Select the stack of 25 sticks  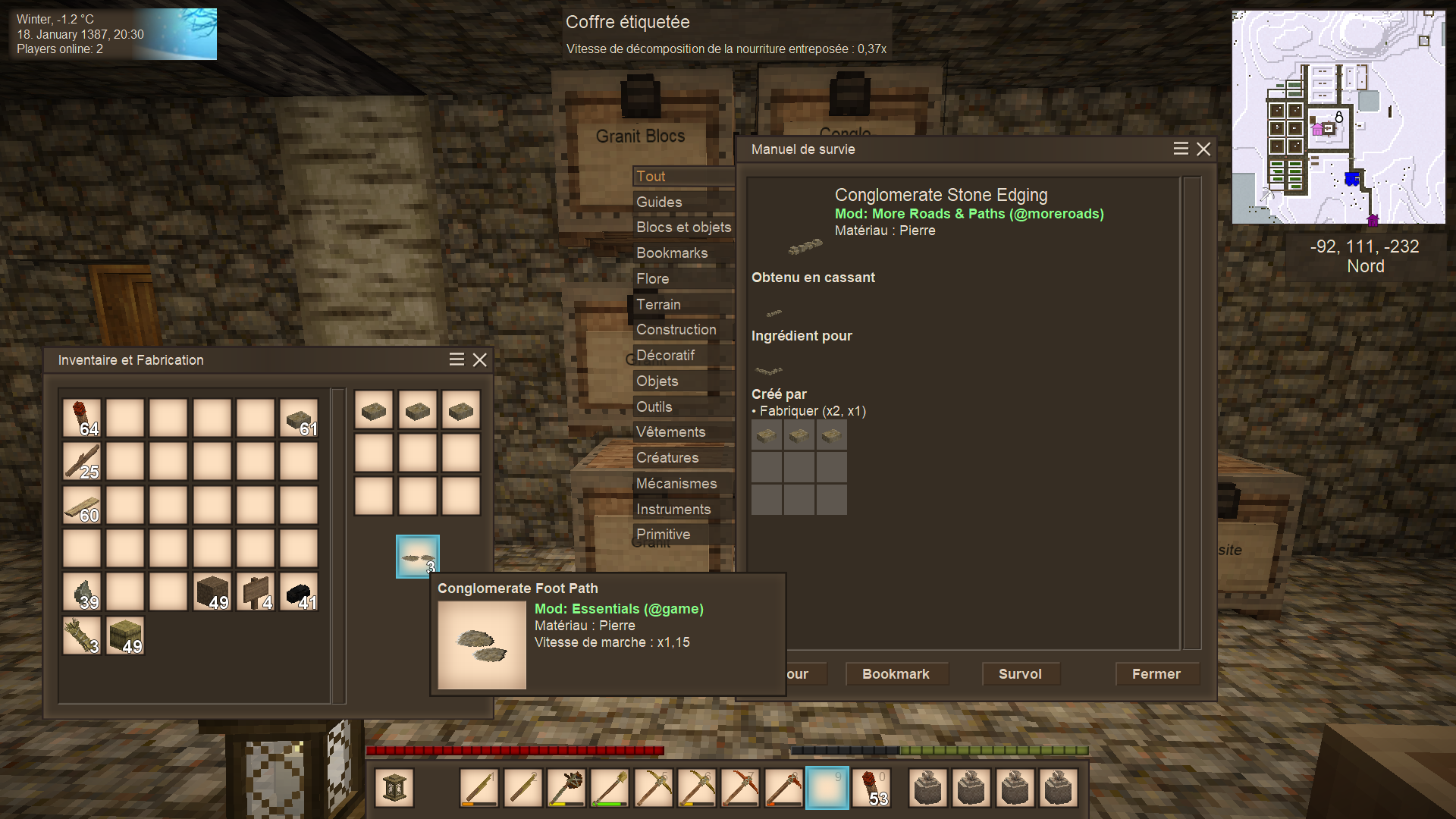82,461
